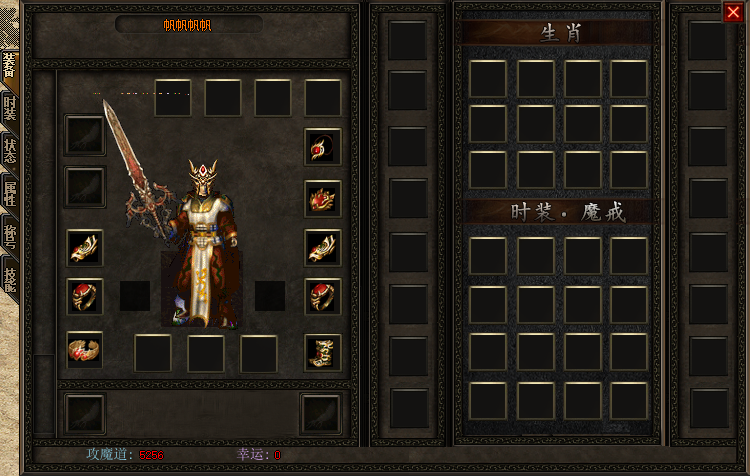Select the equipped red necklace slot
The height and width of the screenshot is (476, 750).
tap(323, 146)
